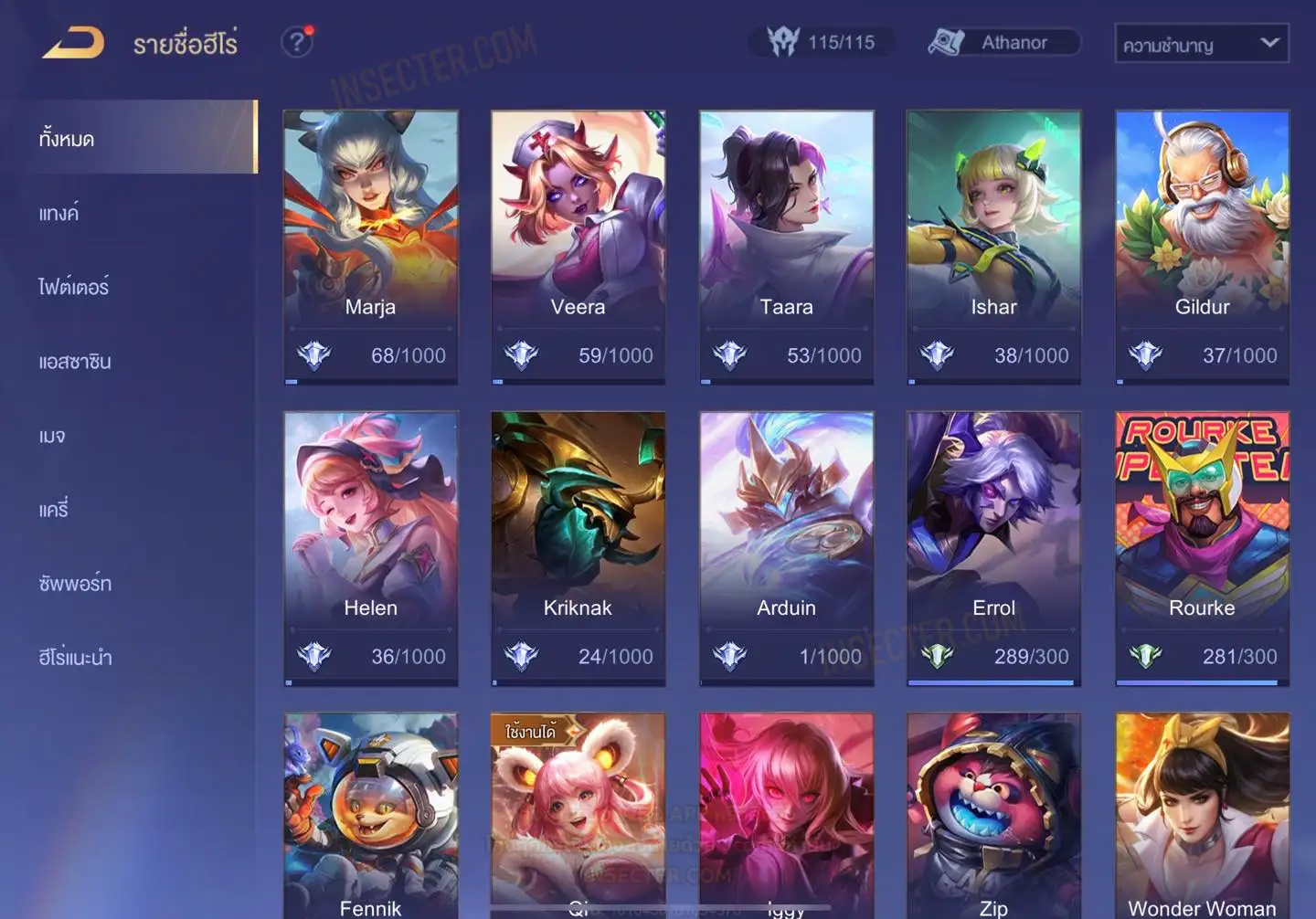
Task: Select the Gildur hero card
Action: [x=1202, y=247]
